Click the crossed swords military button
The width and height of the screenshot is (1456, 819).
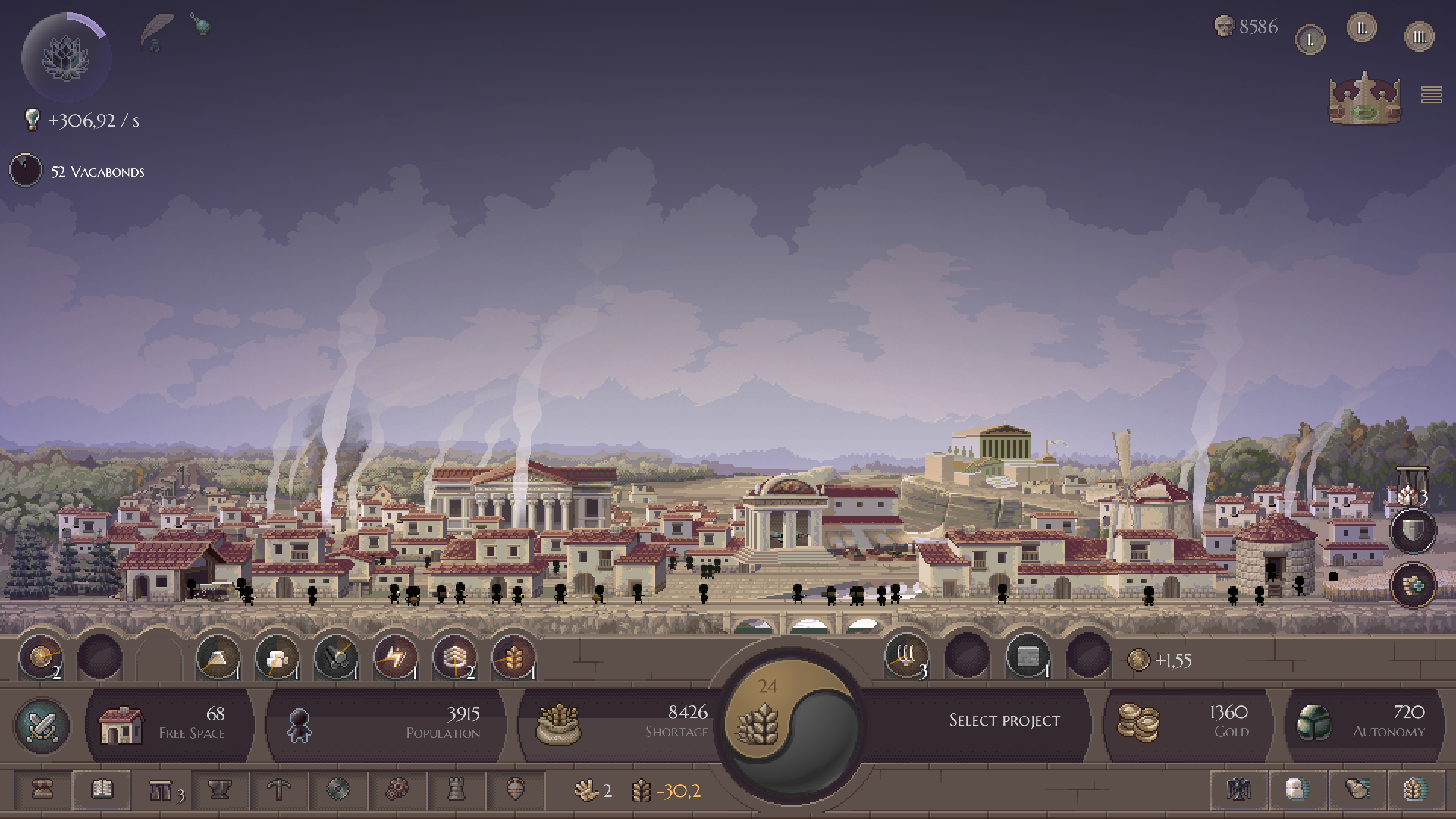click(42, 726)
